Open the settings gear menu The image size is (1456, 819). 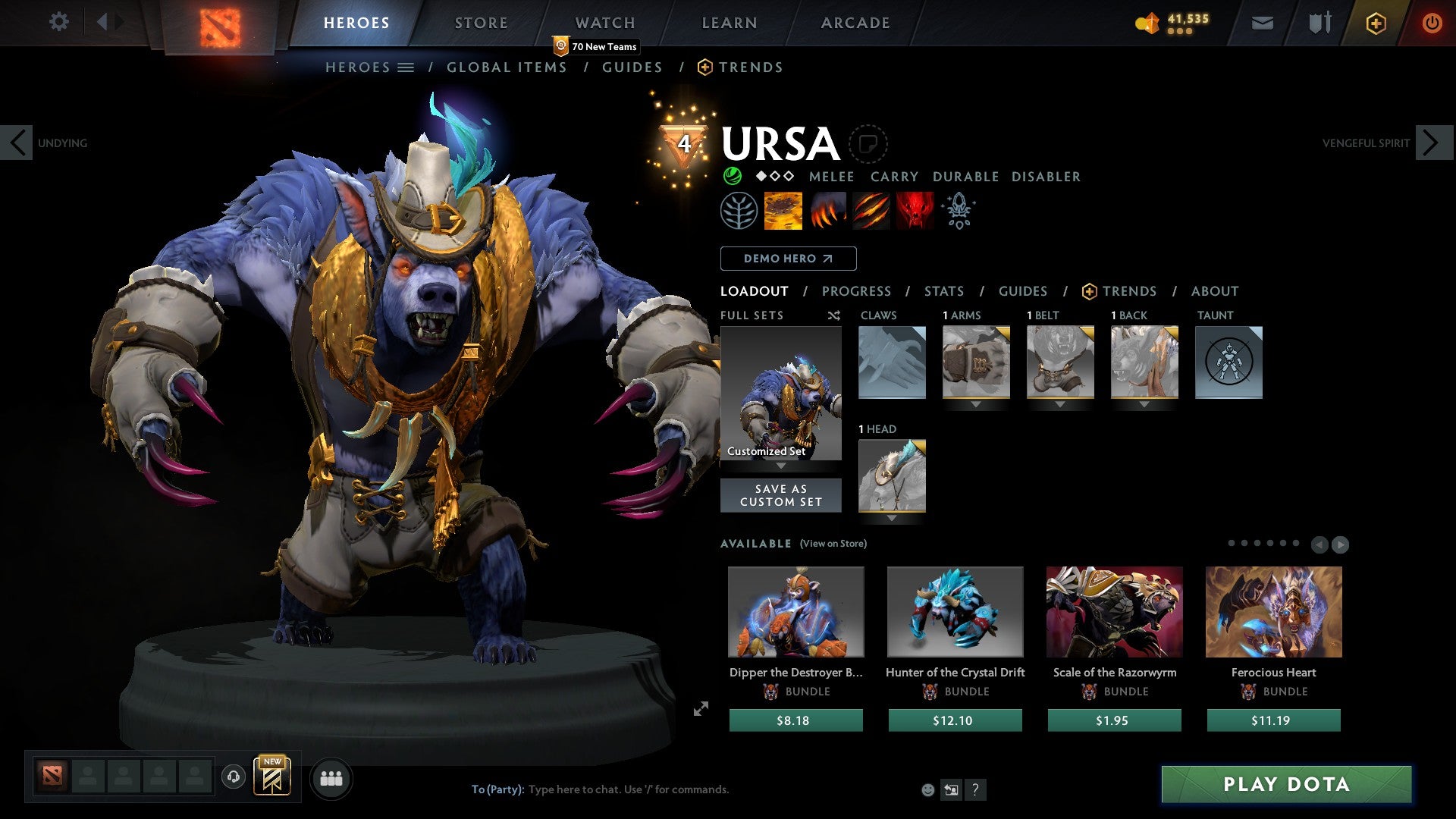point(59,22)
